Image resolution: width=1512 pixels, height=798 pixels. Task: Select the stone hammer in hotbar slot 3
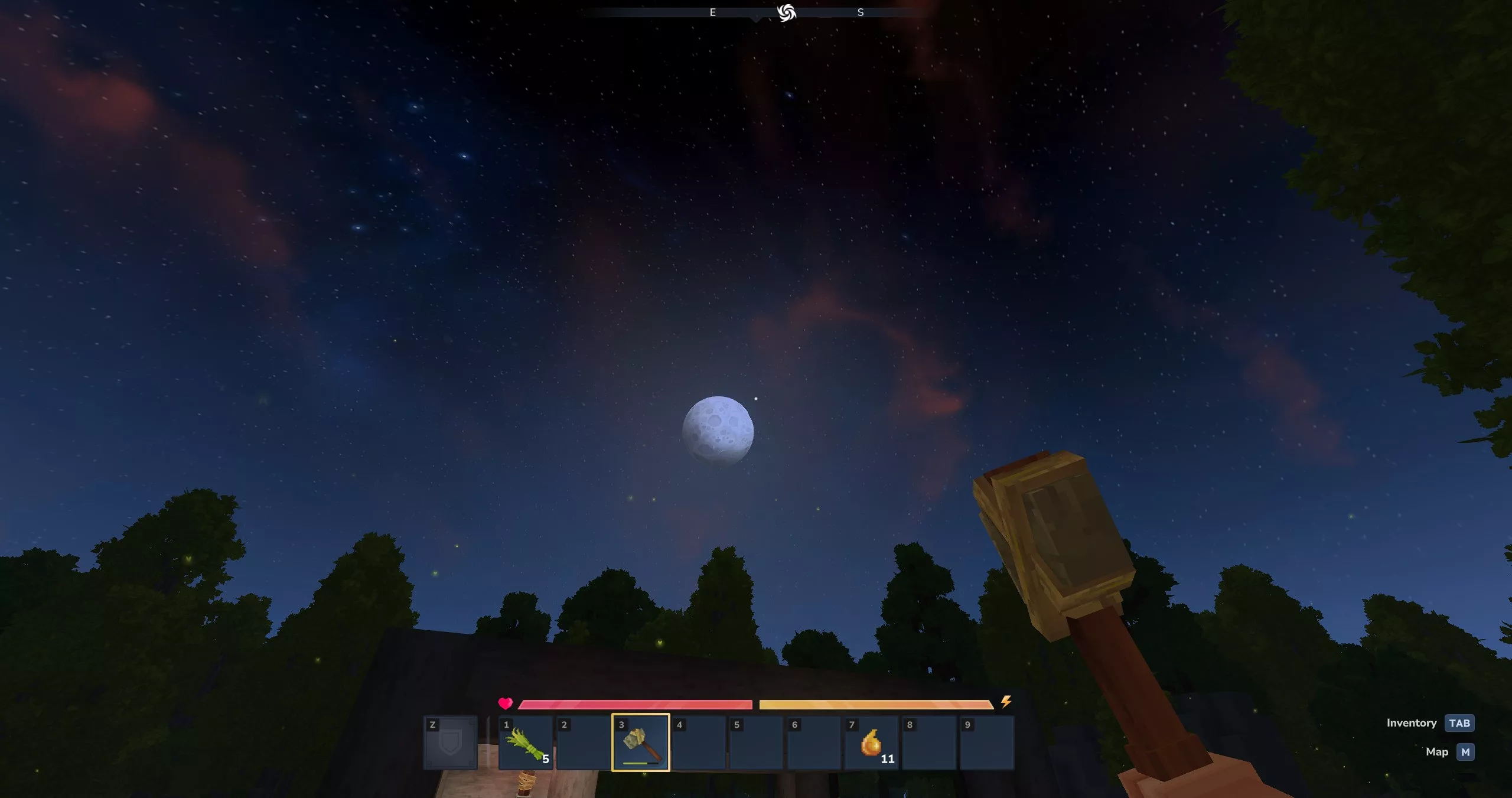640,743
